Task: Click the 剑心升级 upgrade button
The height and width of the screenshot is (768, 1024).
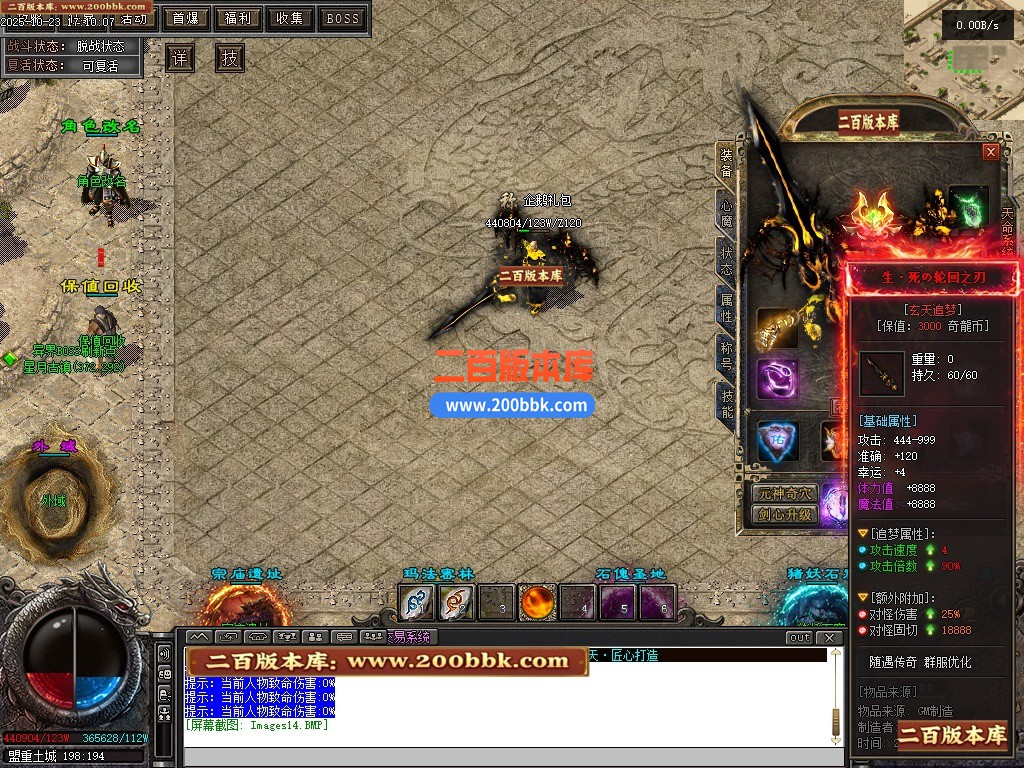Action: (x=785, y=515)
